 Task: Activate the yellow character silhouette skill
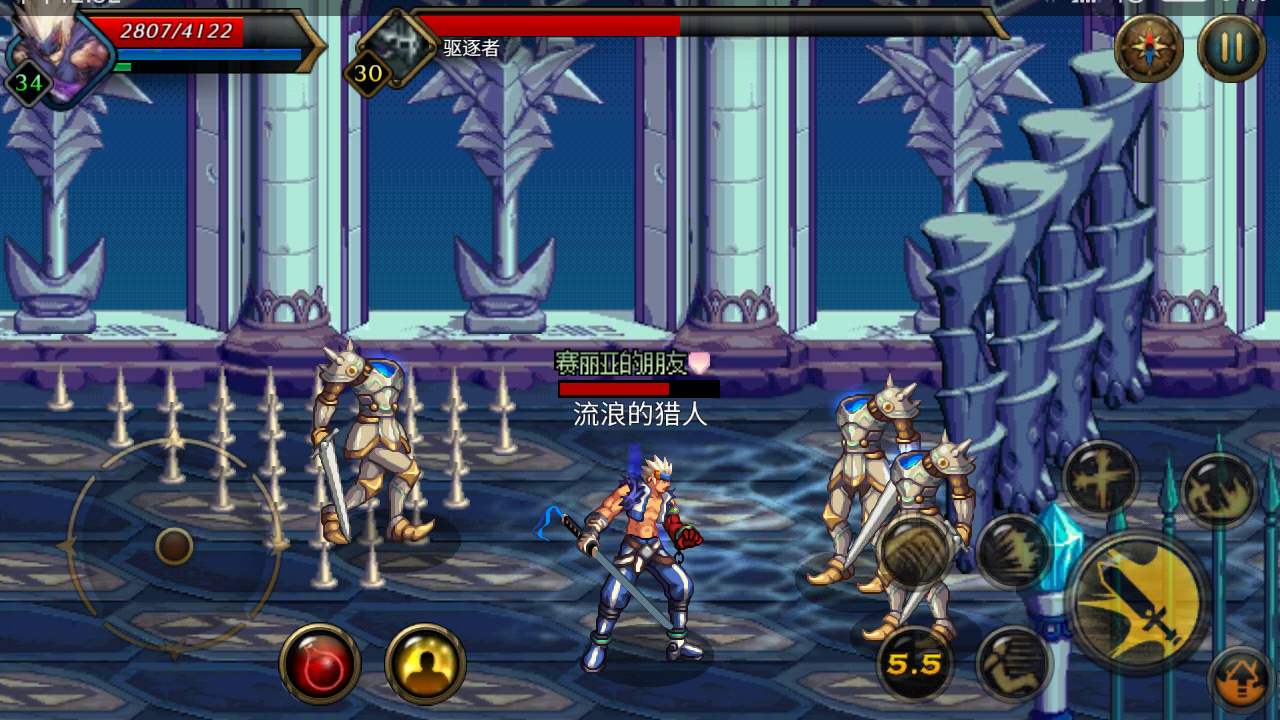(425, 664)
